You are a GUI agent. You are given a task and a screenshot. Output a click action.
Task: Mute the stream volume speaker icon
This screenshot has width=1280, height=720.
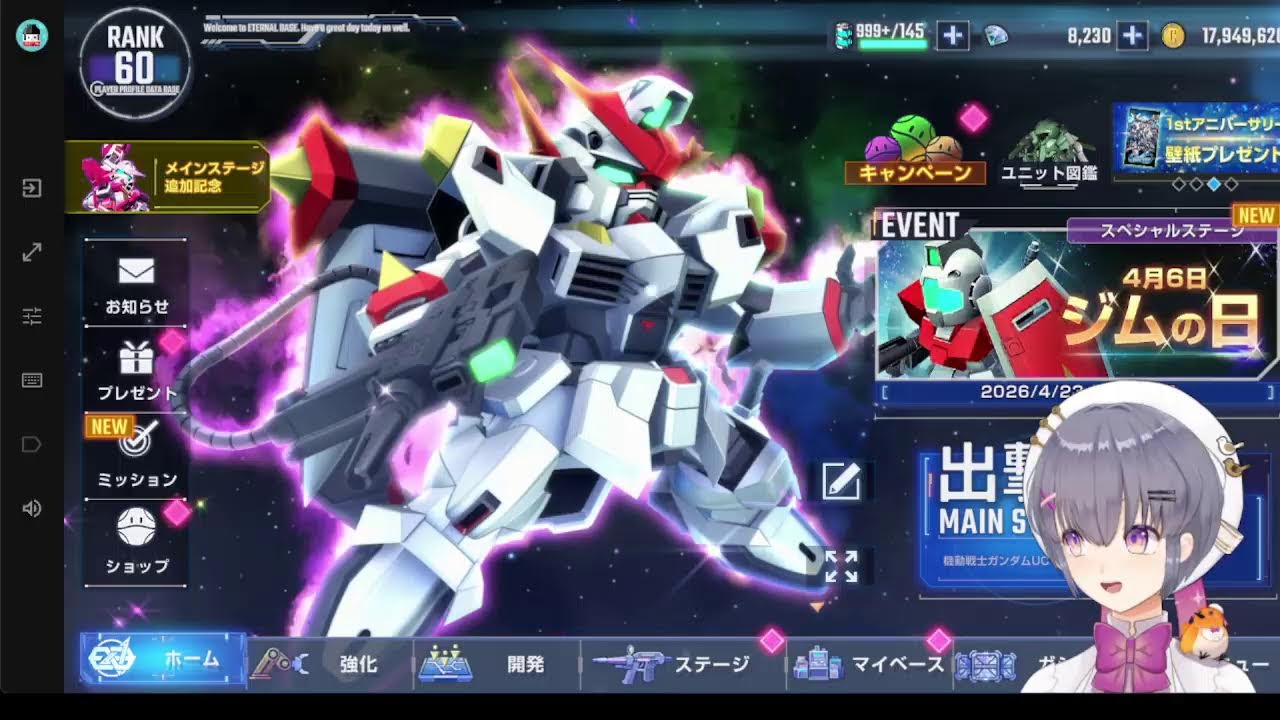32,510
